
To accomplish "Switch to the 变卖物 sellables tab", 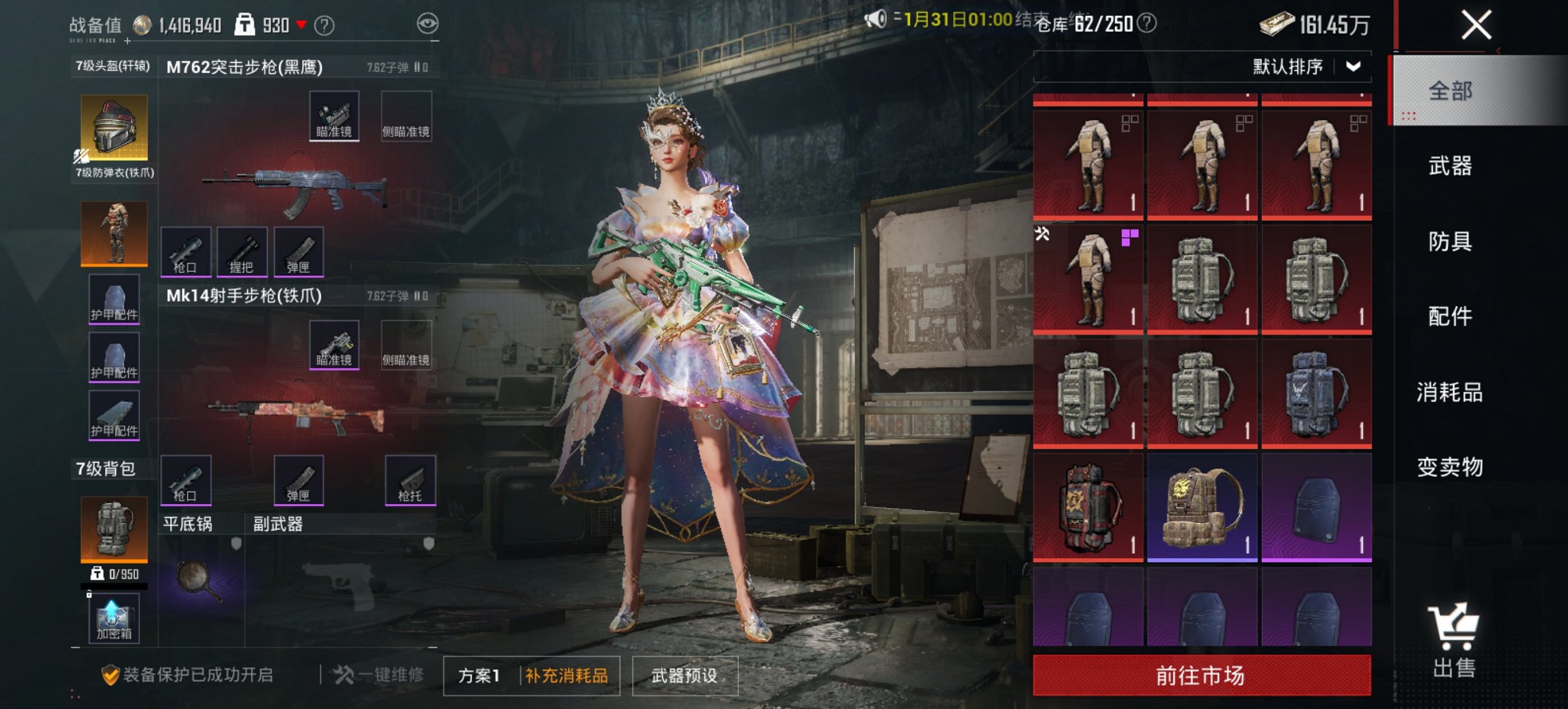I will 1450,467.
